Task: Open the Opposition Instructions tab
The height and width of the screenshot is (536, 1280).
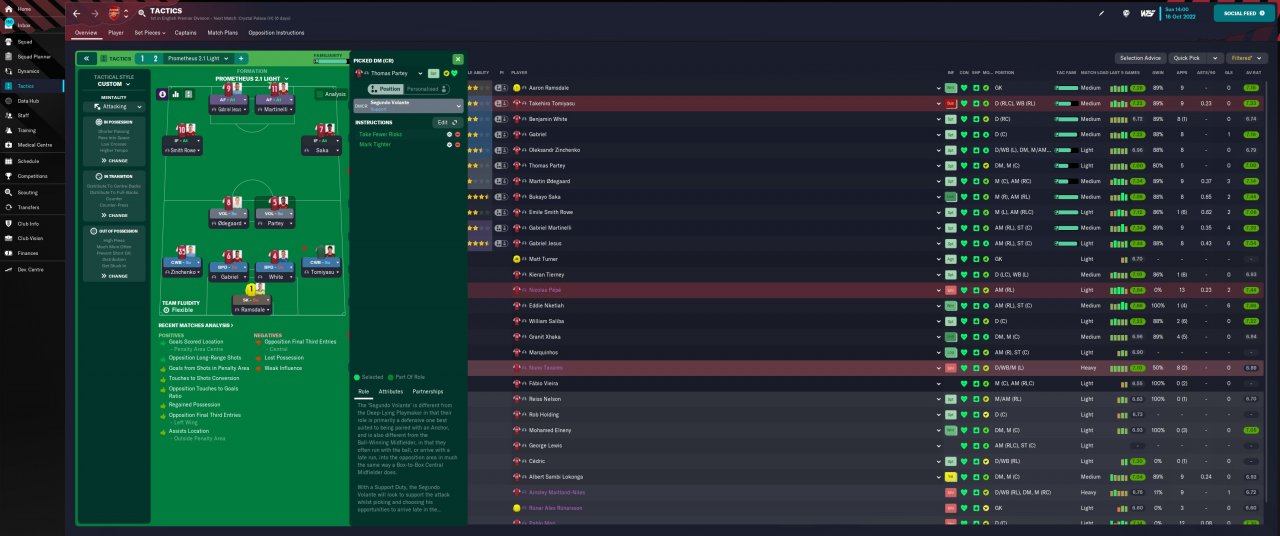Action: 275,33
